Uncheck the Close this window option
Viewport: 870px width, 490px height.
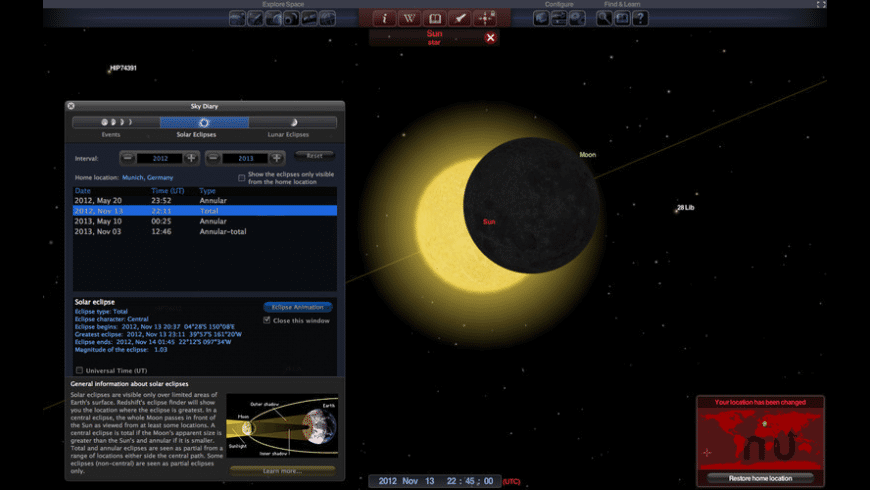click(x=267, y=320)
